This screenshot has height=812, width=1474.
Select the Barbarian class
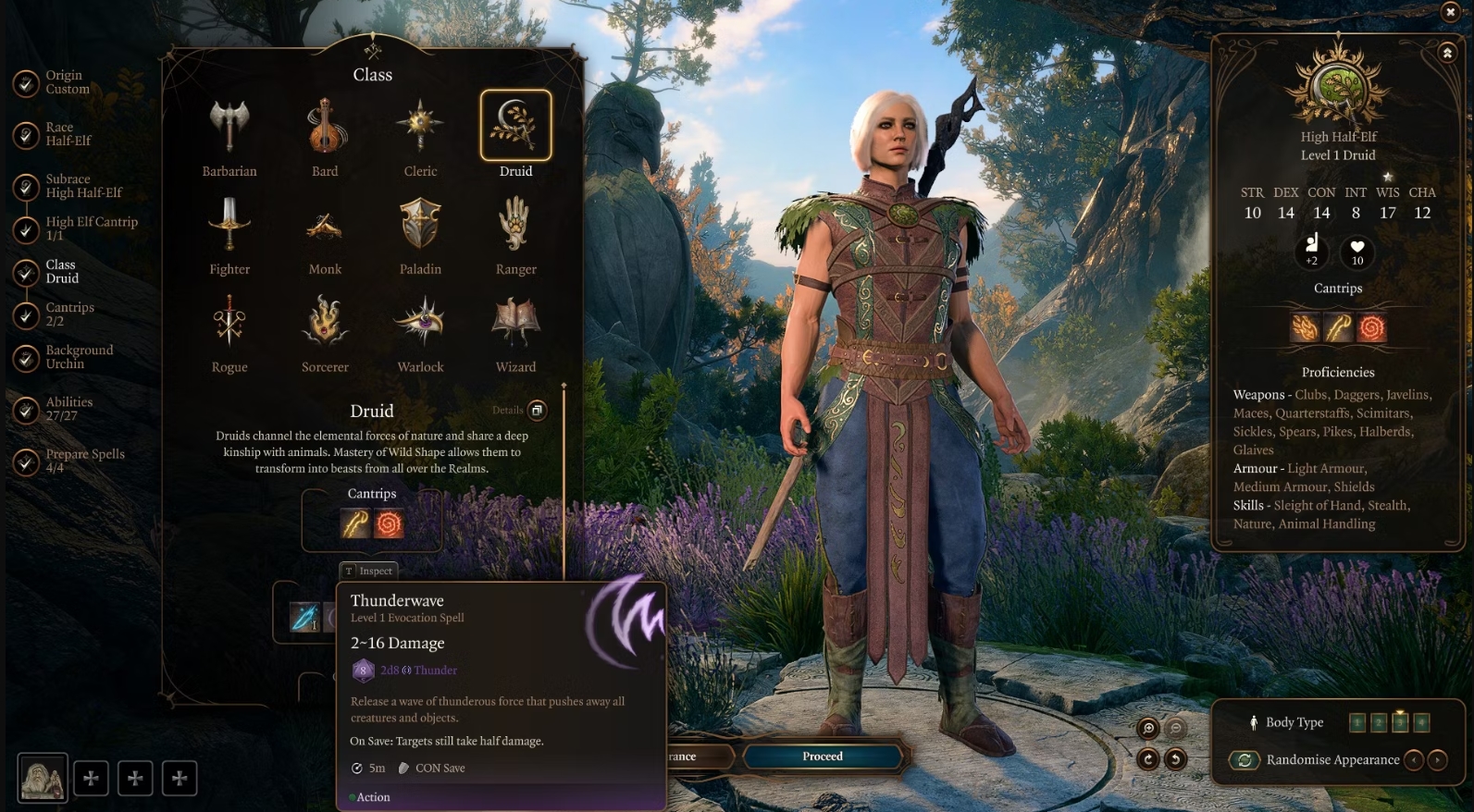[x=229, y=126]
